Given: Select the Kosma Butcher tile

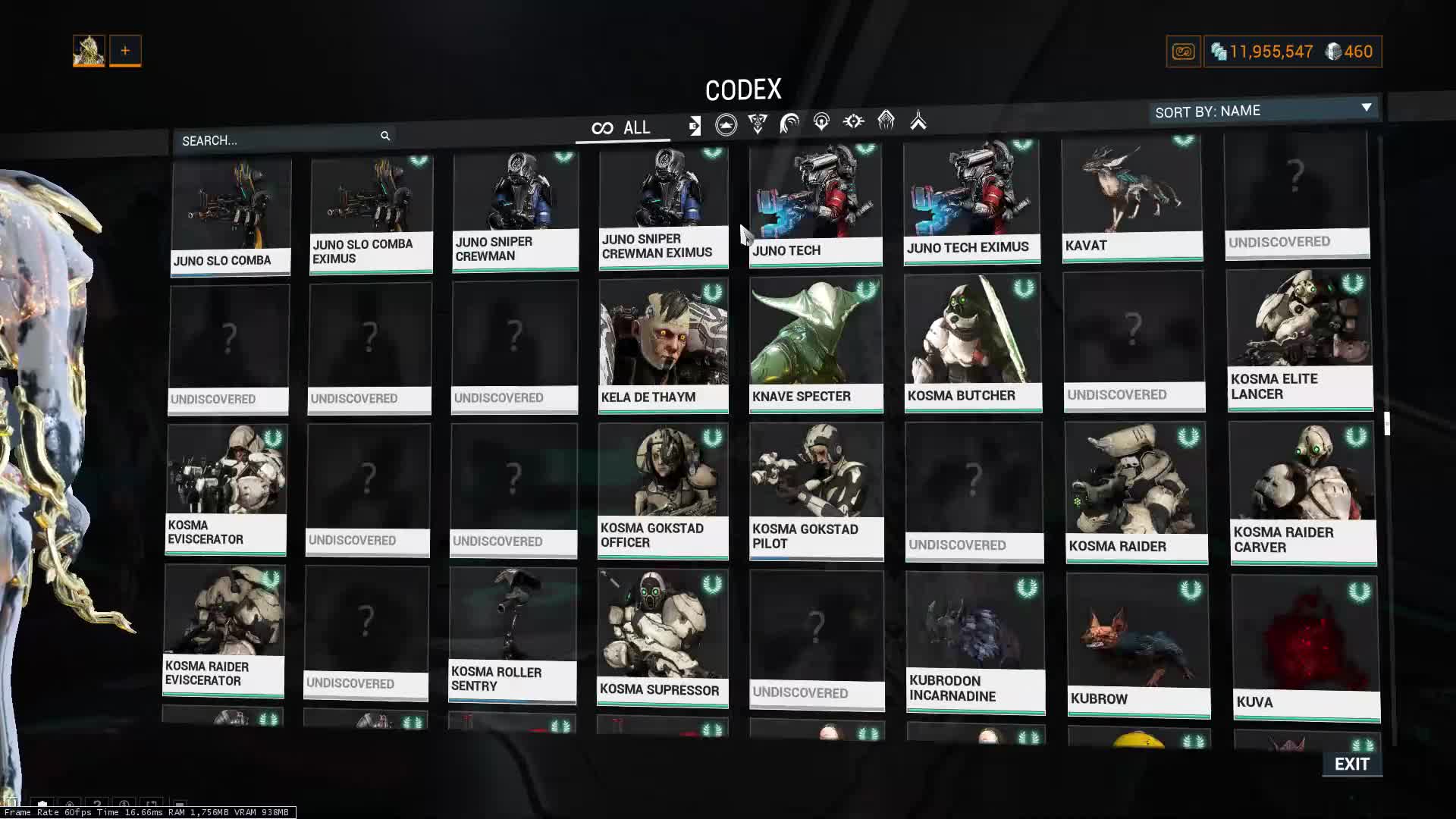Looking at the screenshot, I should (973, 342).
